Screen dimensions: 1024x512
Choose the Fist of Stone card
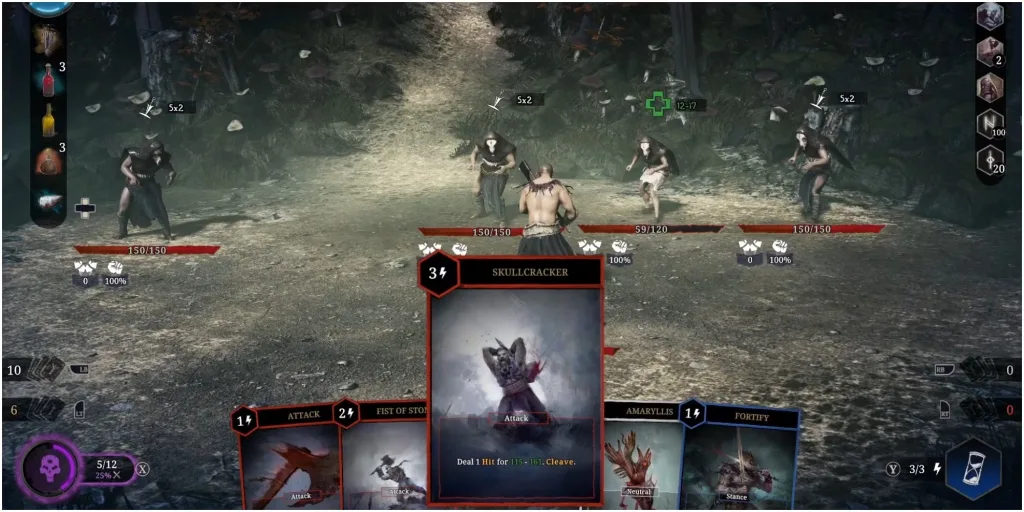[387, 460]
